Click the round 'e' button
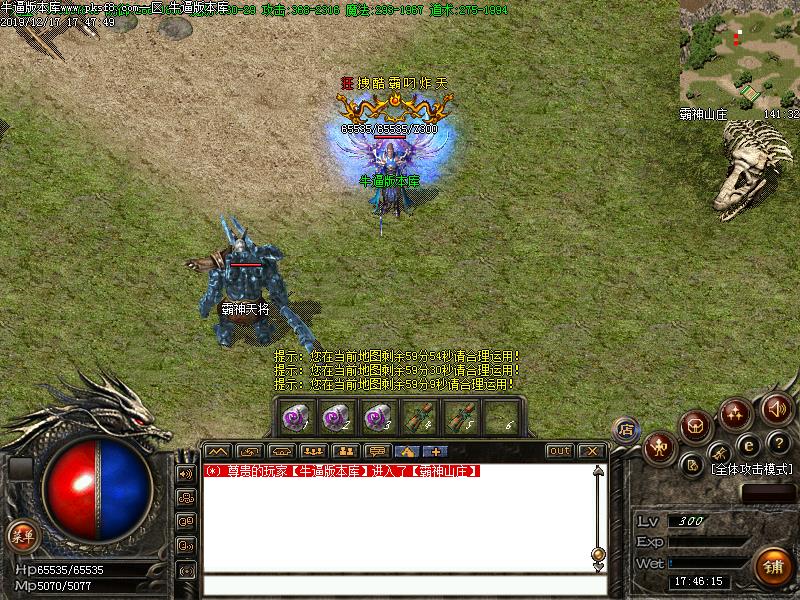 (x=747, y=444)
